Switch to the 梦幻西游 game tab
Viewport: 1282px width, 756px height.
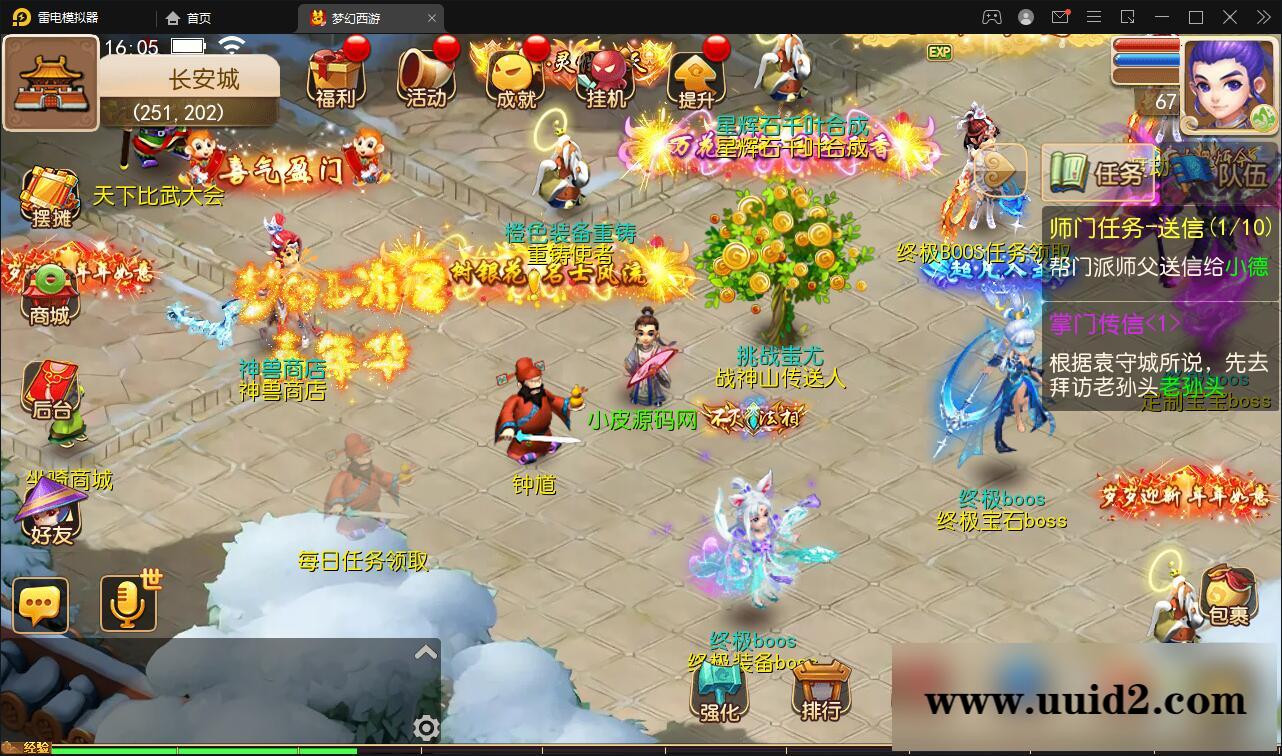[x=360, y=17]
